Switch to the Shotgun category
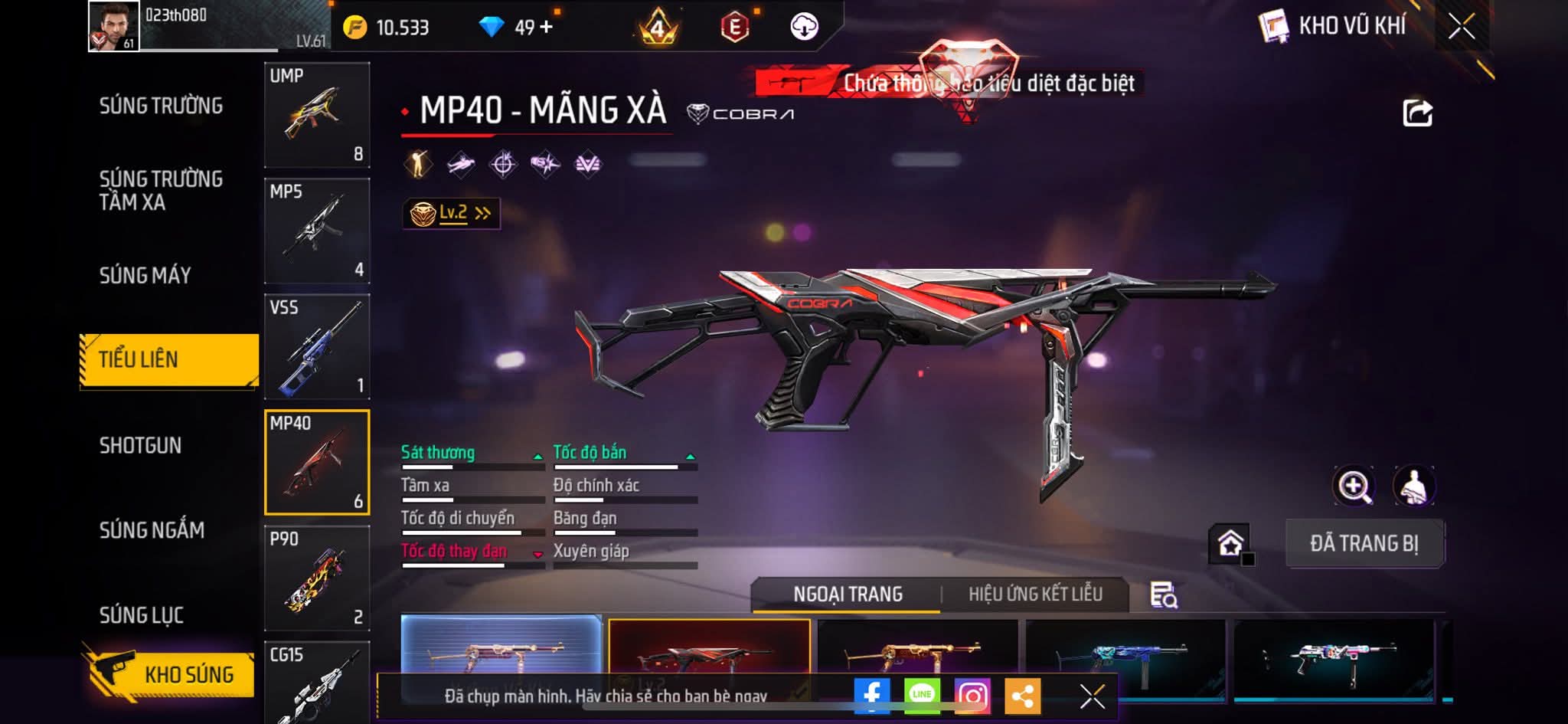 140,445
